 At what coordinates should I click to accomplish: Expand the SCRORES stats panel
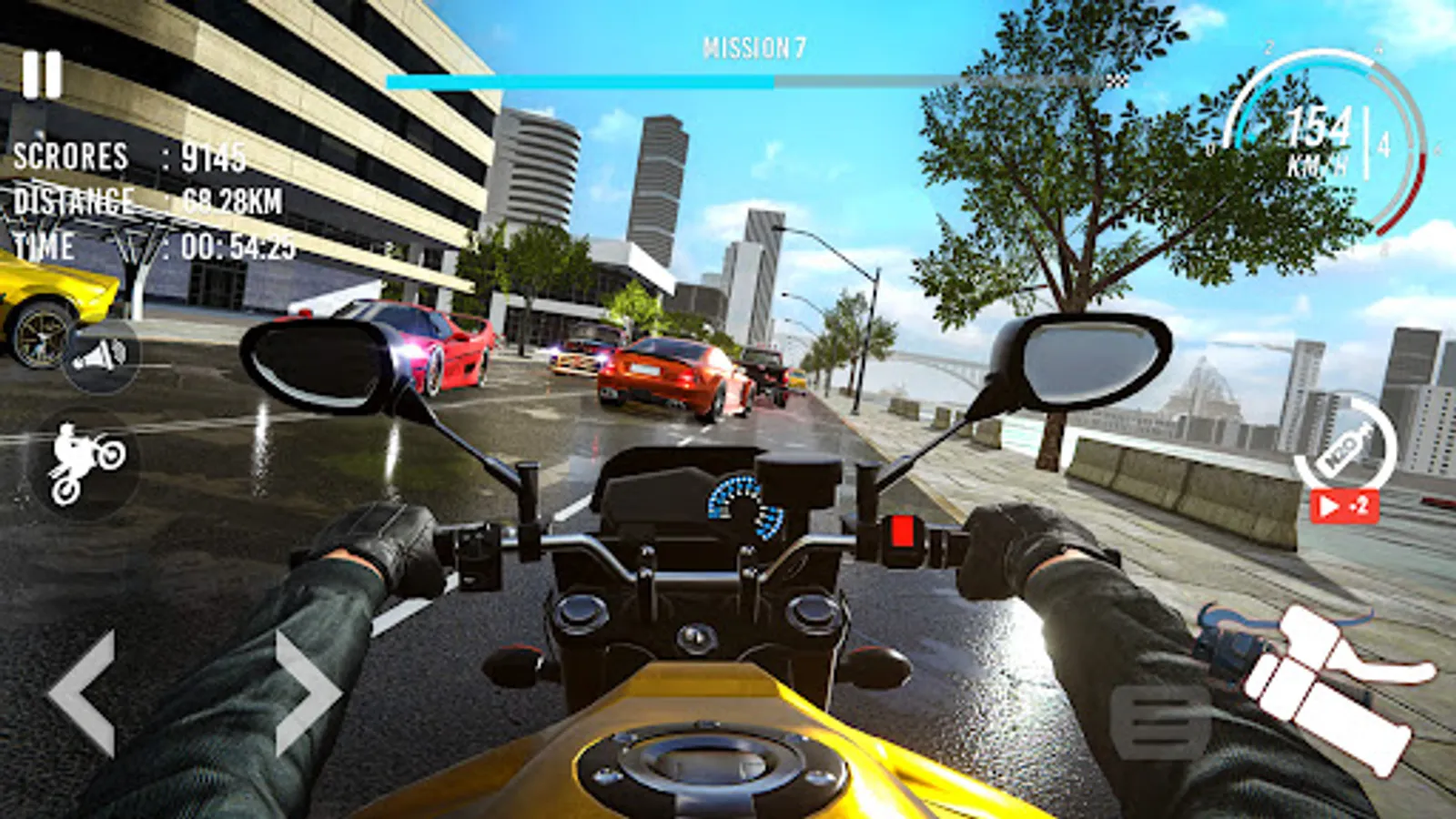click(127, 157)
